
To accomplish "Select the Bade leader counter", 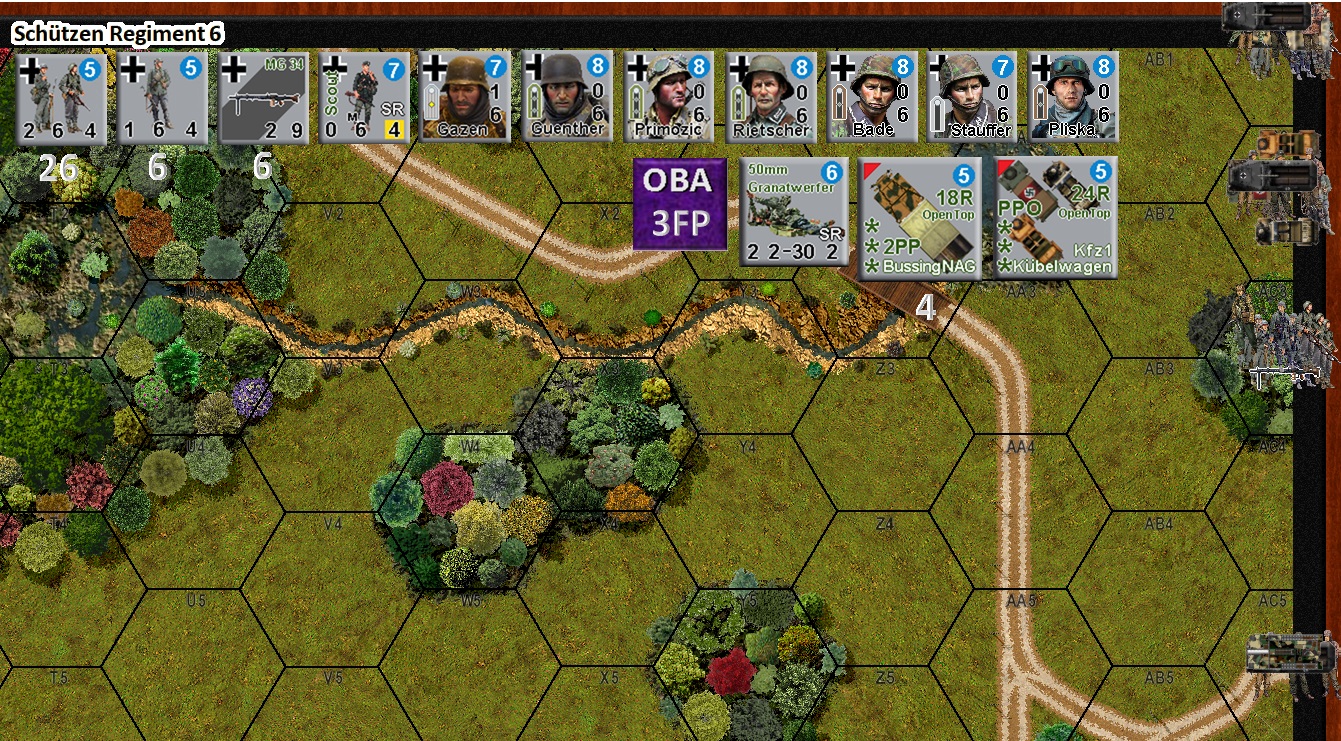I will click(x=872, y=95).
